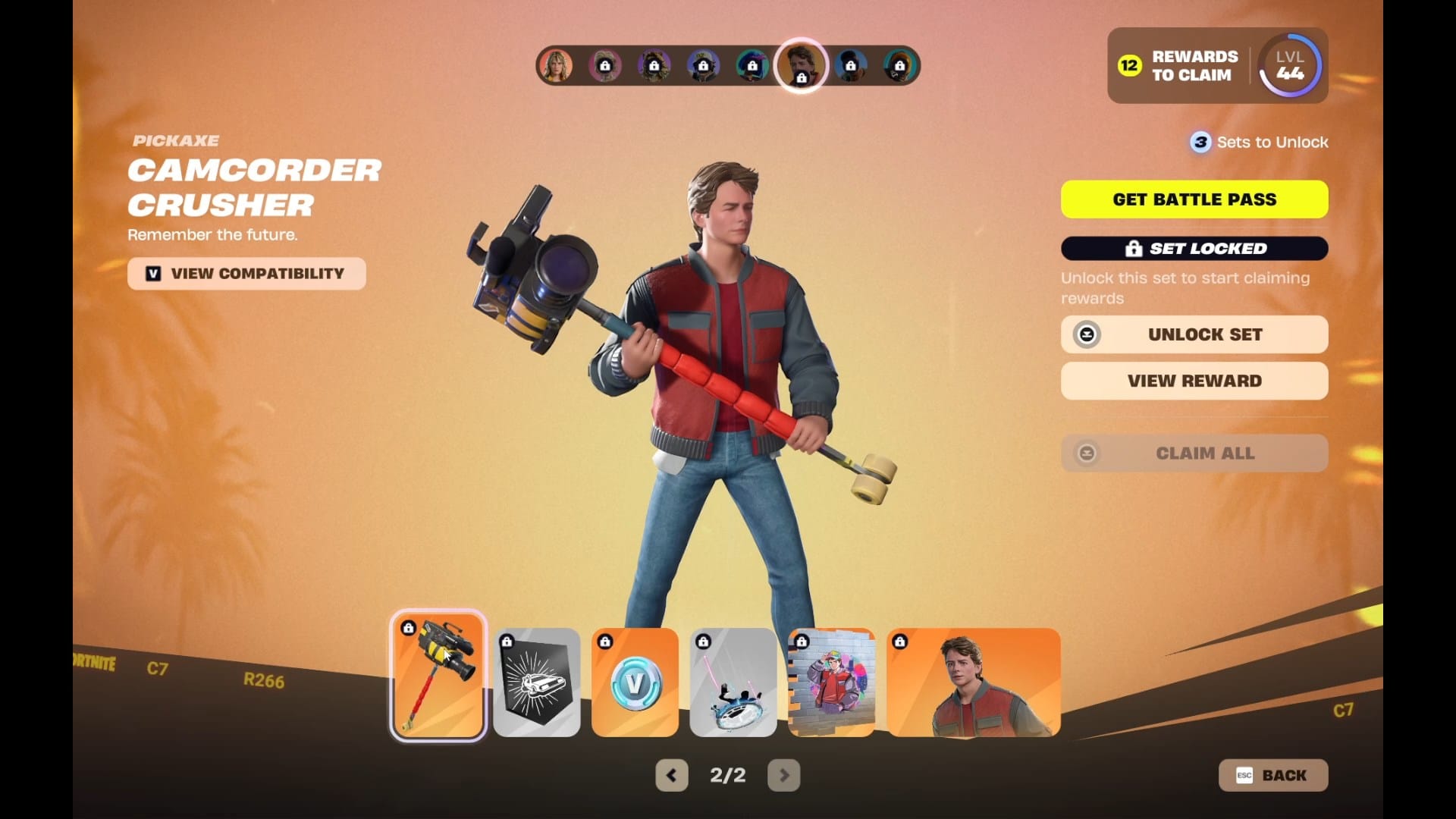Go to the previous rewards page
Screen dimensions: 1456x819
pyautogui.click(x=671, y=775)
